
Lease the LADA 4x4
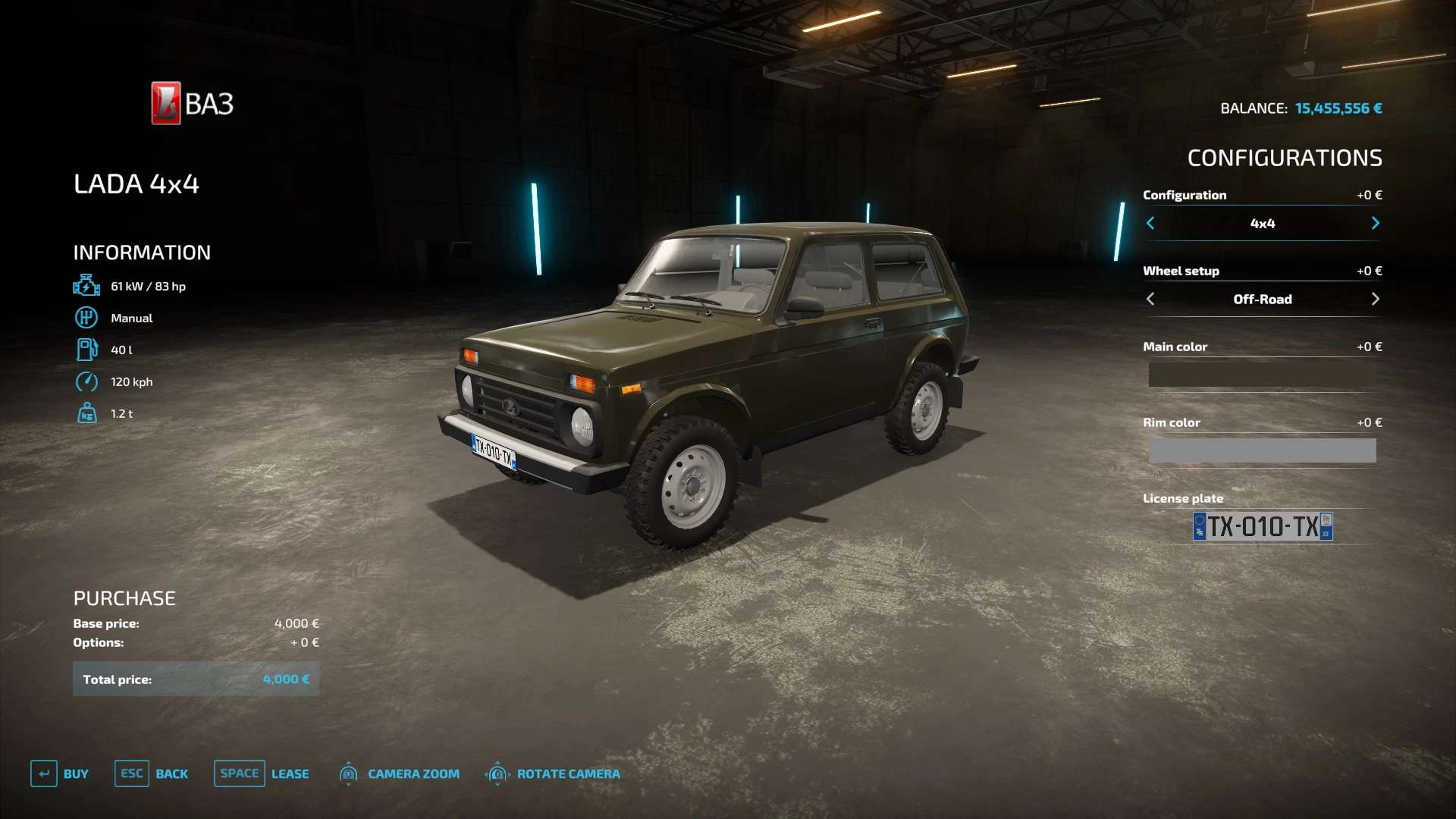tap(262, 773)
